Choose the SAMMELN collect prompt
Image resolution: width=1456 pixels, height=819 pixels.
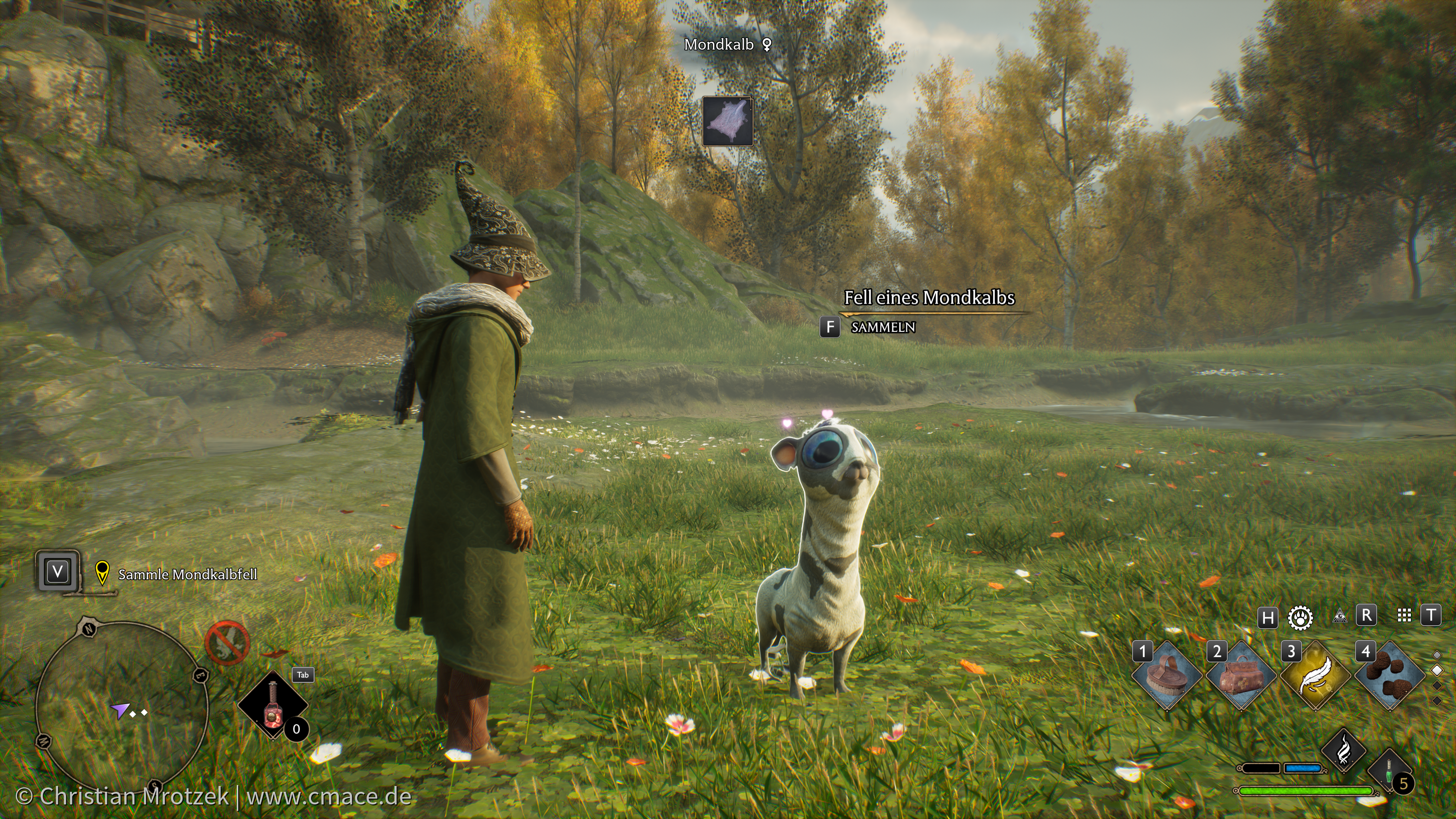click(x=882, y=328)
